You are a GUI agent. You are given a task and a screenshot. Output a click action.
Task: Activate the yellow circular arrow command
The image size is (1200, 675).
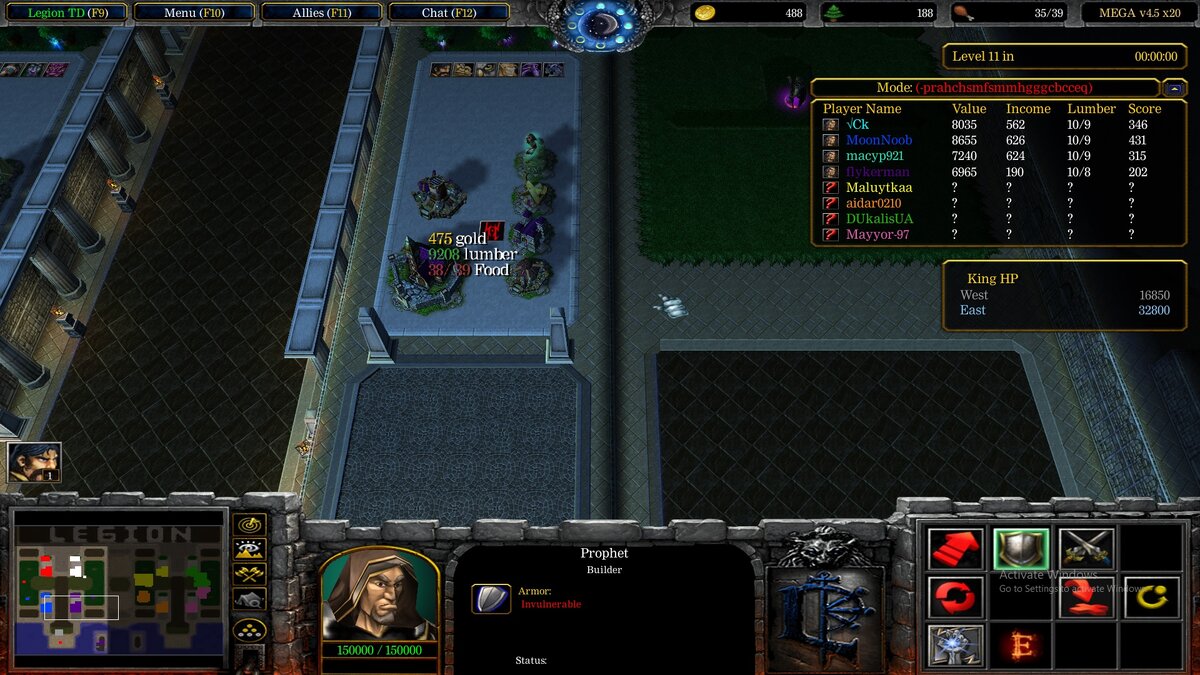(x=1151, y=597)
